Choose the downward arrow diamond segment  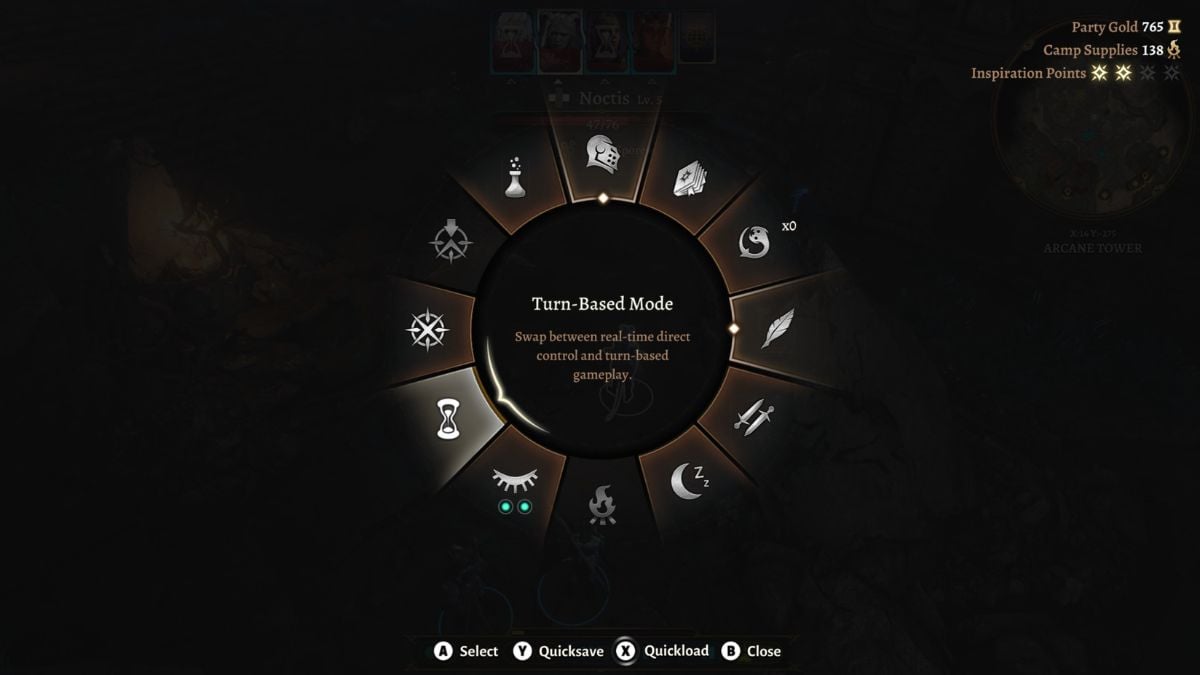(x=450, y=241)
